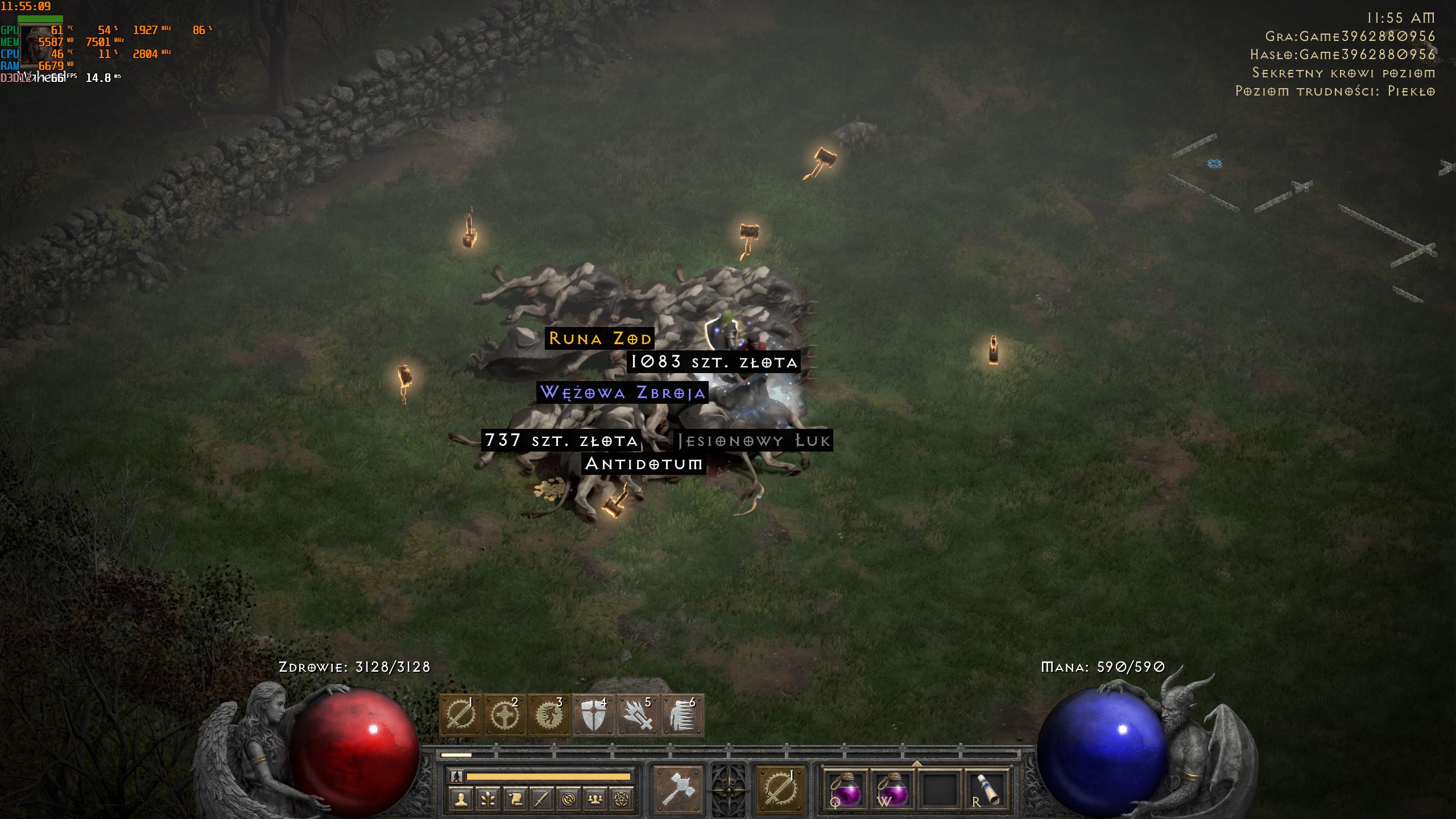This screenshot has width=1456, height=819.
Task: Select the cross aura skill in slot 2
Action: click(x=504, y=715)
